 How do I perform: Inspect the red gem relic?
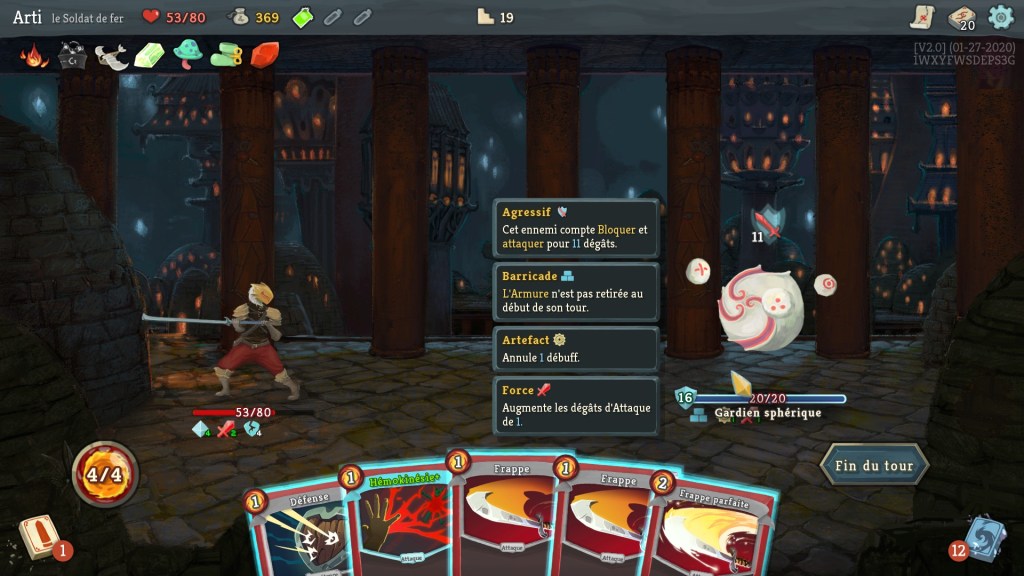pos(264,55)
